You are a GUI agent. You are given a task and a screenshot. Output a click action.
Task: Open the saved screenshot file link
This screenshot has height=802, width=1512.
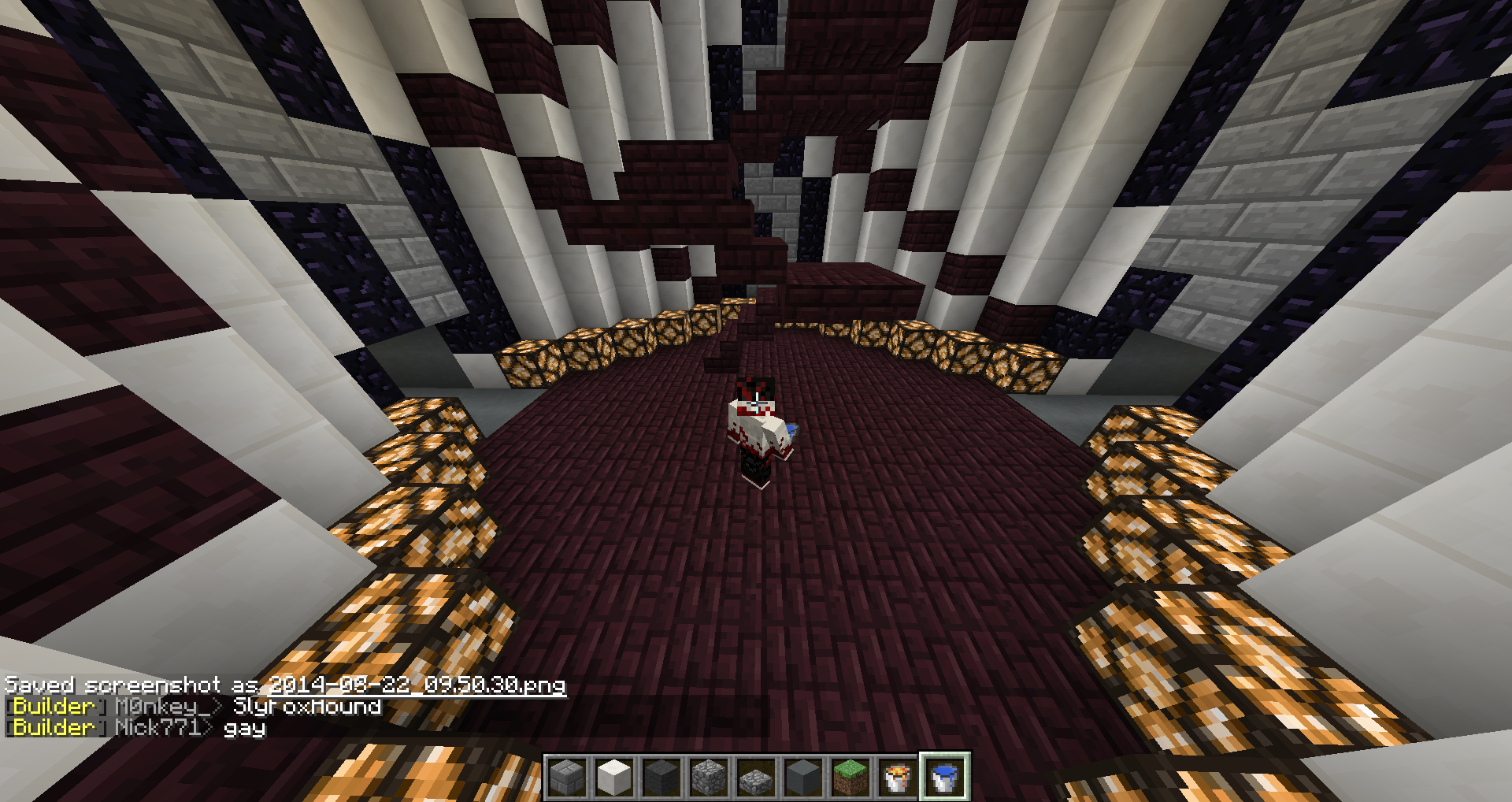coord(417,685)
